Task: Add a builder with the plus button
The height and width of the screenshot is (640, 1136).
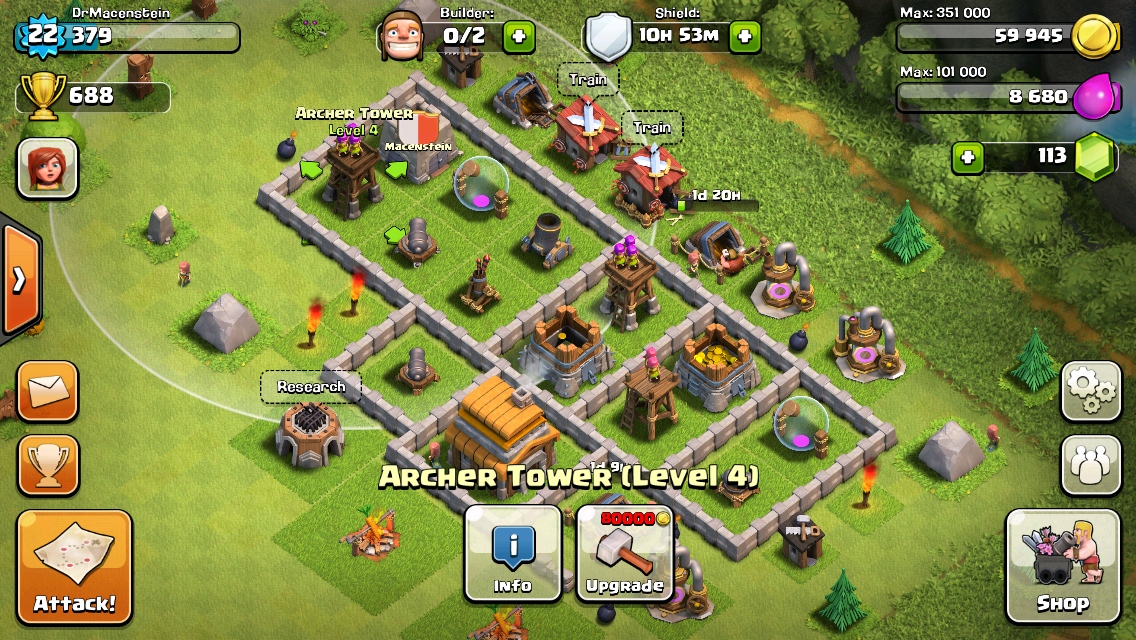Action: pos(518,38)
